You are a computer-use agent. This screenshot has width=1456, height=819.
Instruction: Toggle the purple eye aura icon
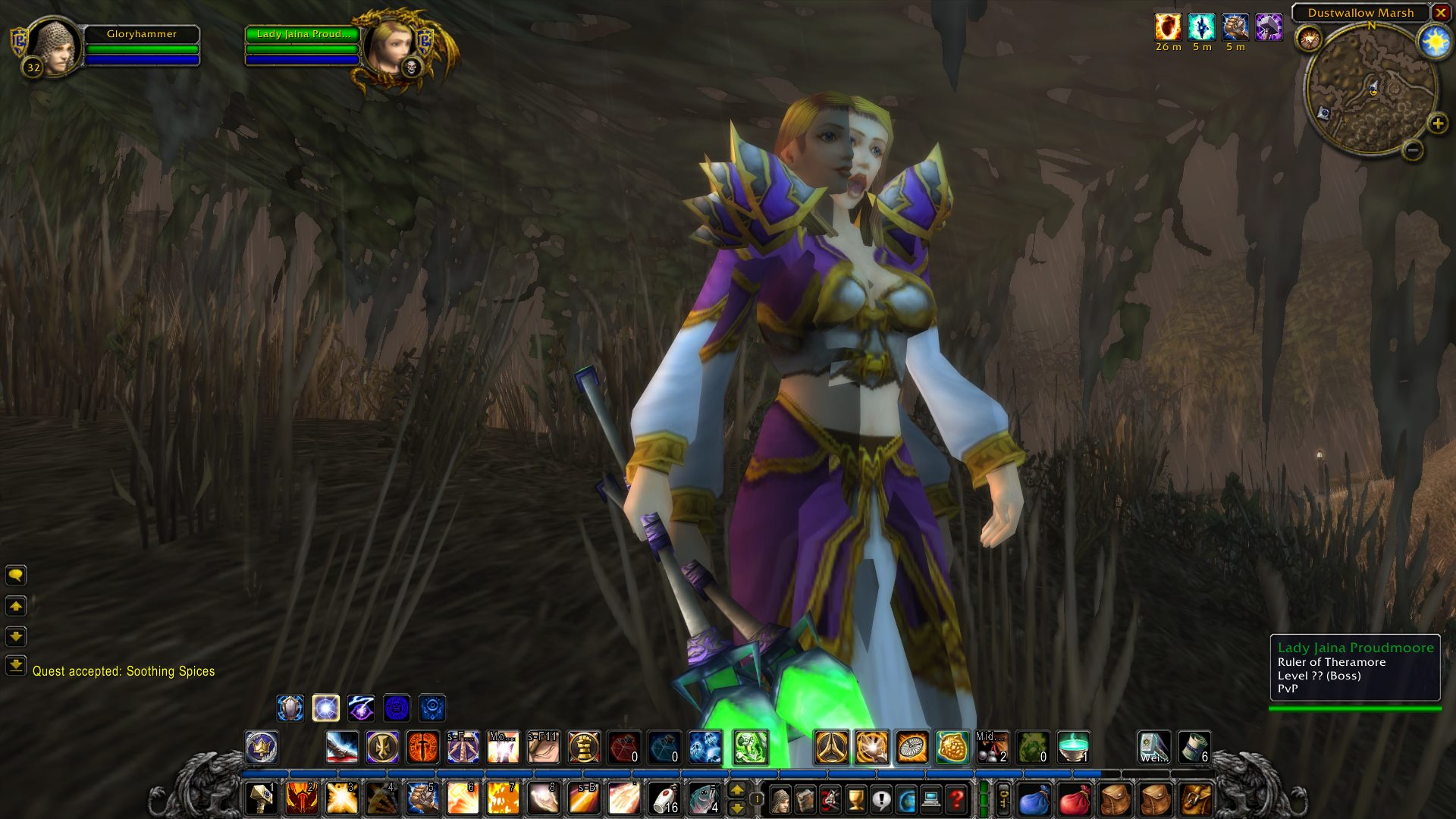pos(362,709)
